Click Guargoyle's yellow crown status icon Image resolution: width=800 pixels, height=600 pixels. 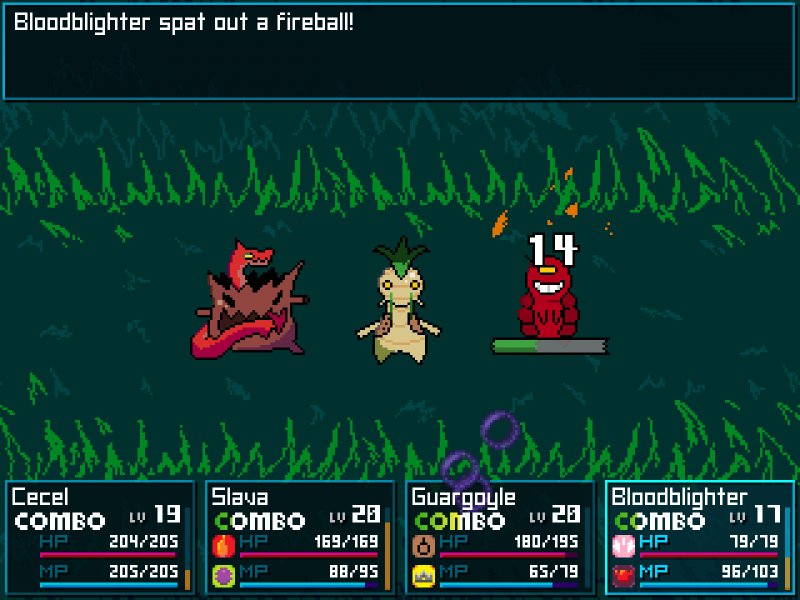pyautogui.click(x=423, y=574)
